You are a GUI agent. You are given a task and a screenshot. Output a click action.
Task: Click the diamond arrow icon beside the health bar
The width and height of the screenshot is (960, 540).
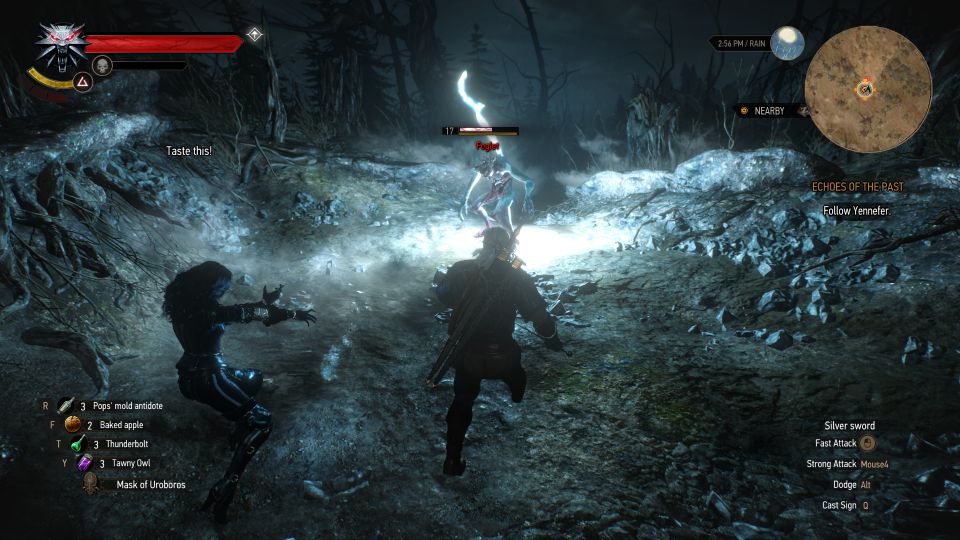255,35
